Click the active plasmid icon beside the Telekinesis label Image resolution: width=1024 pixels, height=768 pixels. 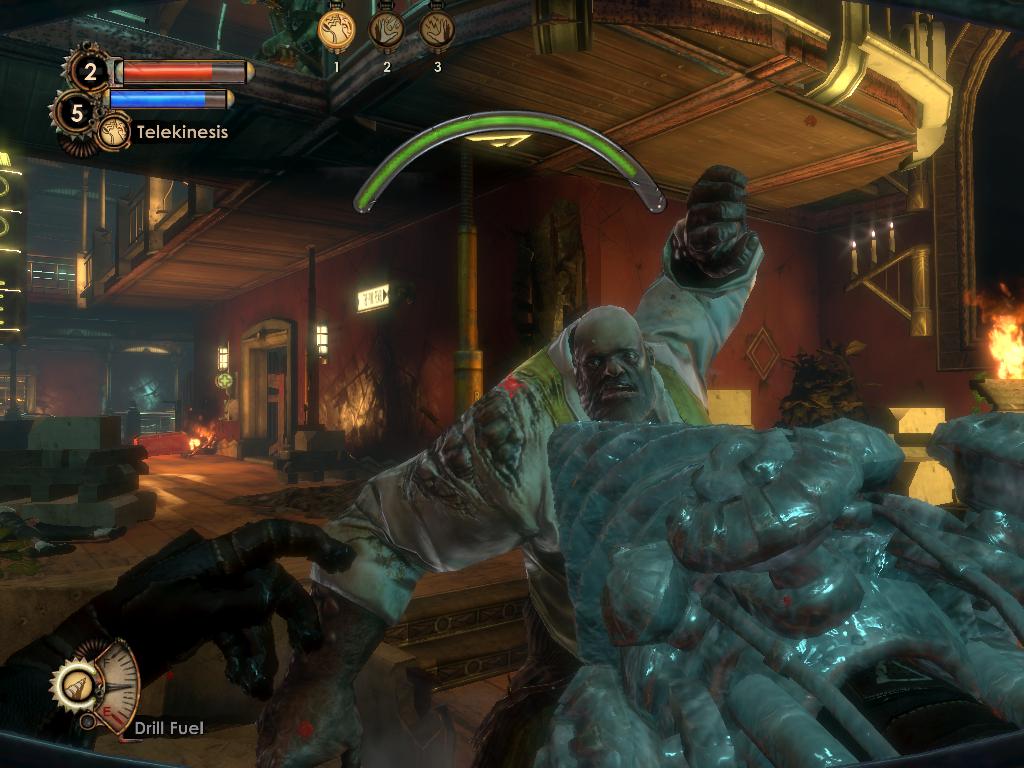pyautogui.click(x=113, y=132)
